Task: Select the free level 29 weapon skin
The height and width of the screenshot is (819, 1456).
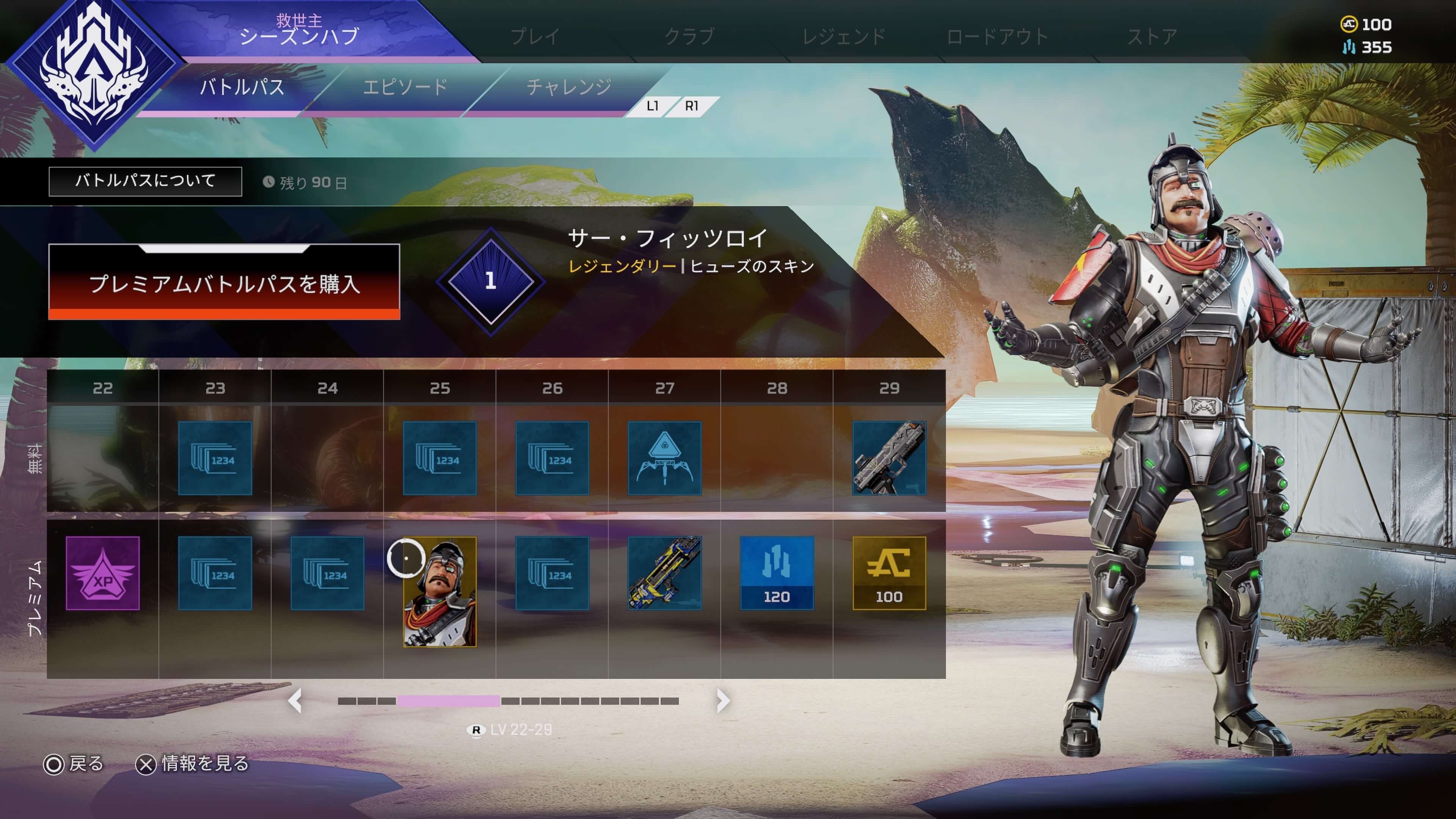Action: [x=889, y=458]
